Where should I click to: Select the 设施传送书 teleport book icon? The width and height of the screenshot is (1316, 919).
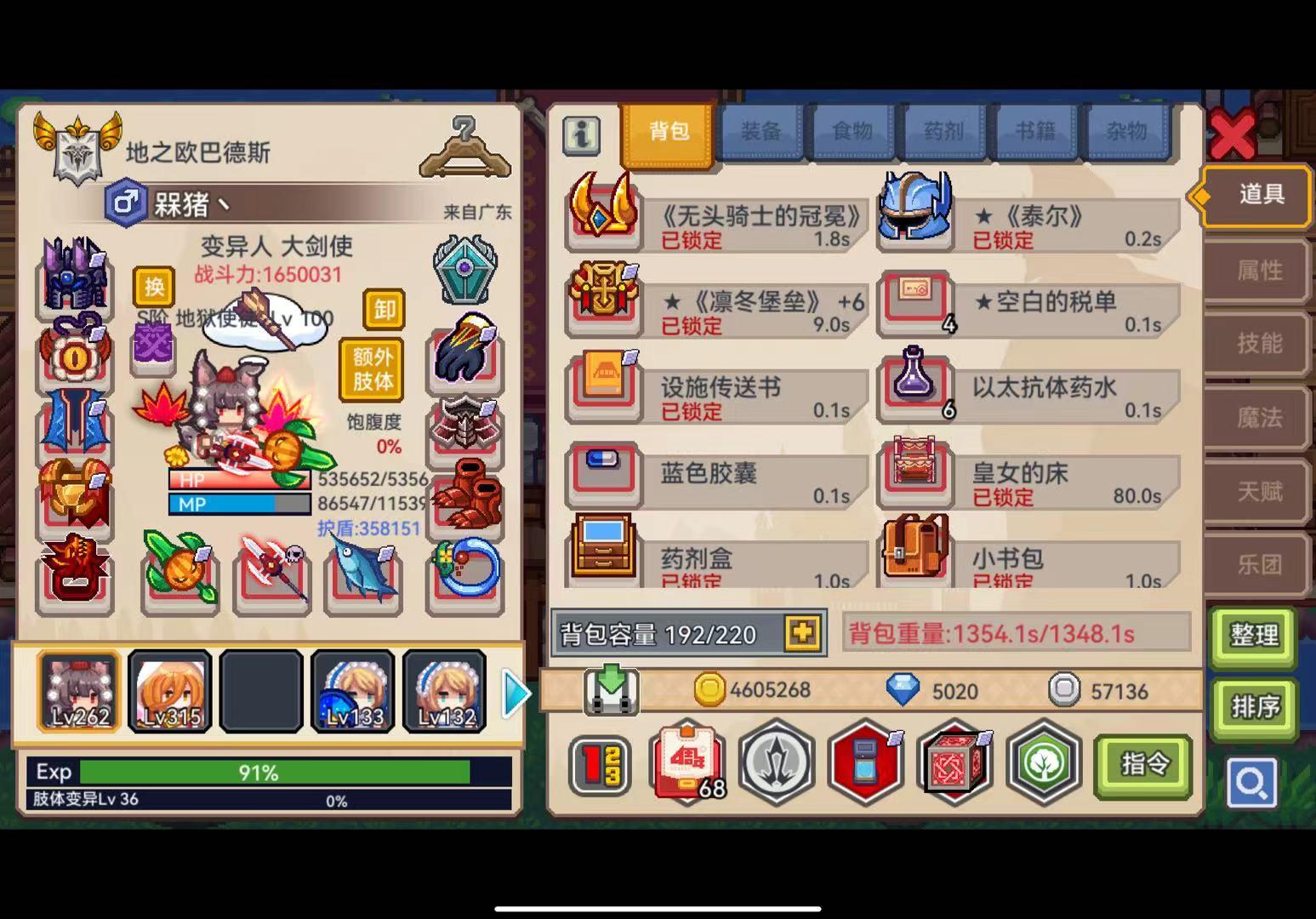pos(603,390)
